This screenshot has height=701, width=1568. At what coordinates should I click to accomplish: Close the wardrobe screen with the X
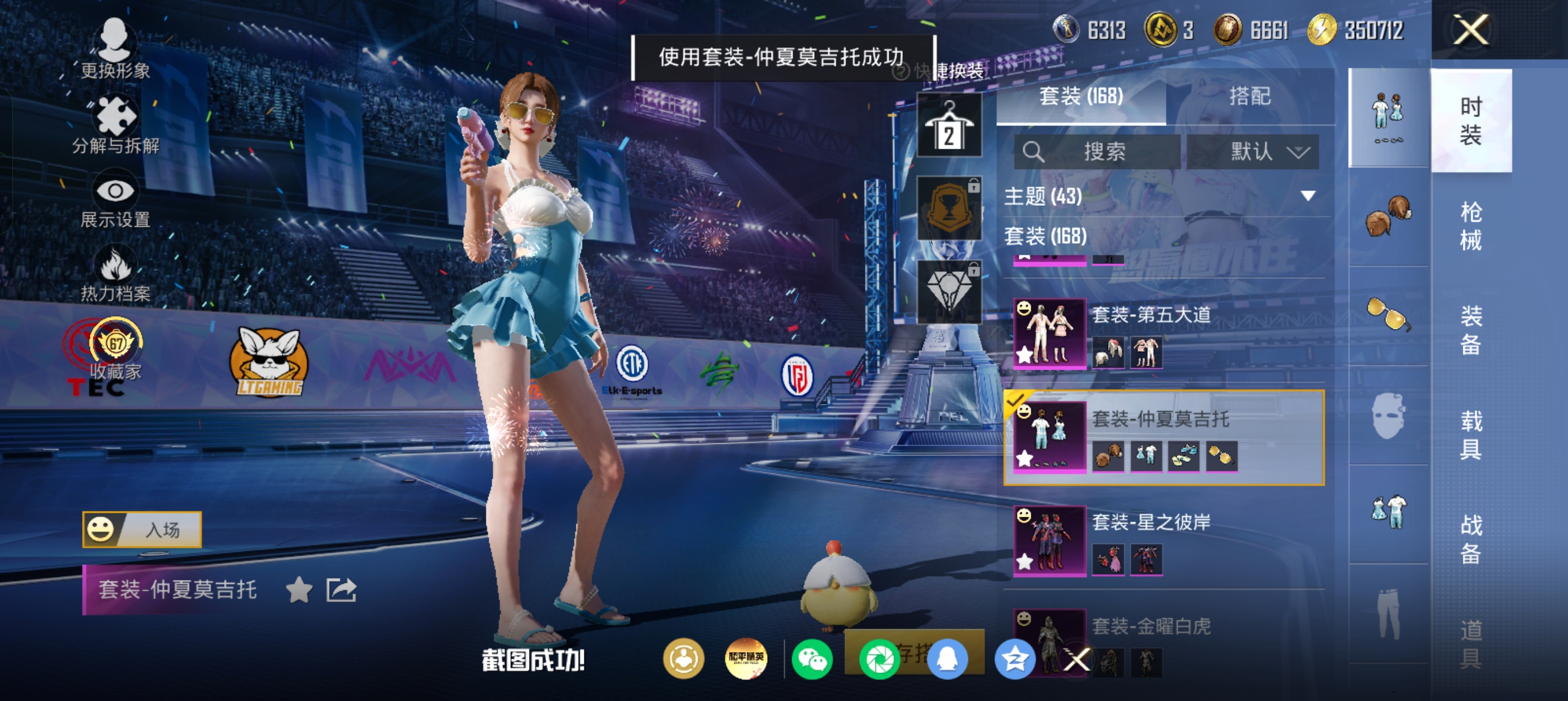click(1471, 29)
